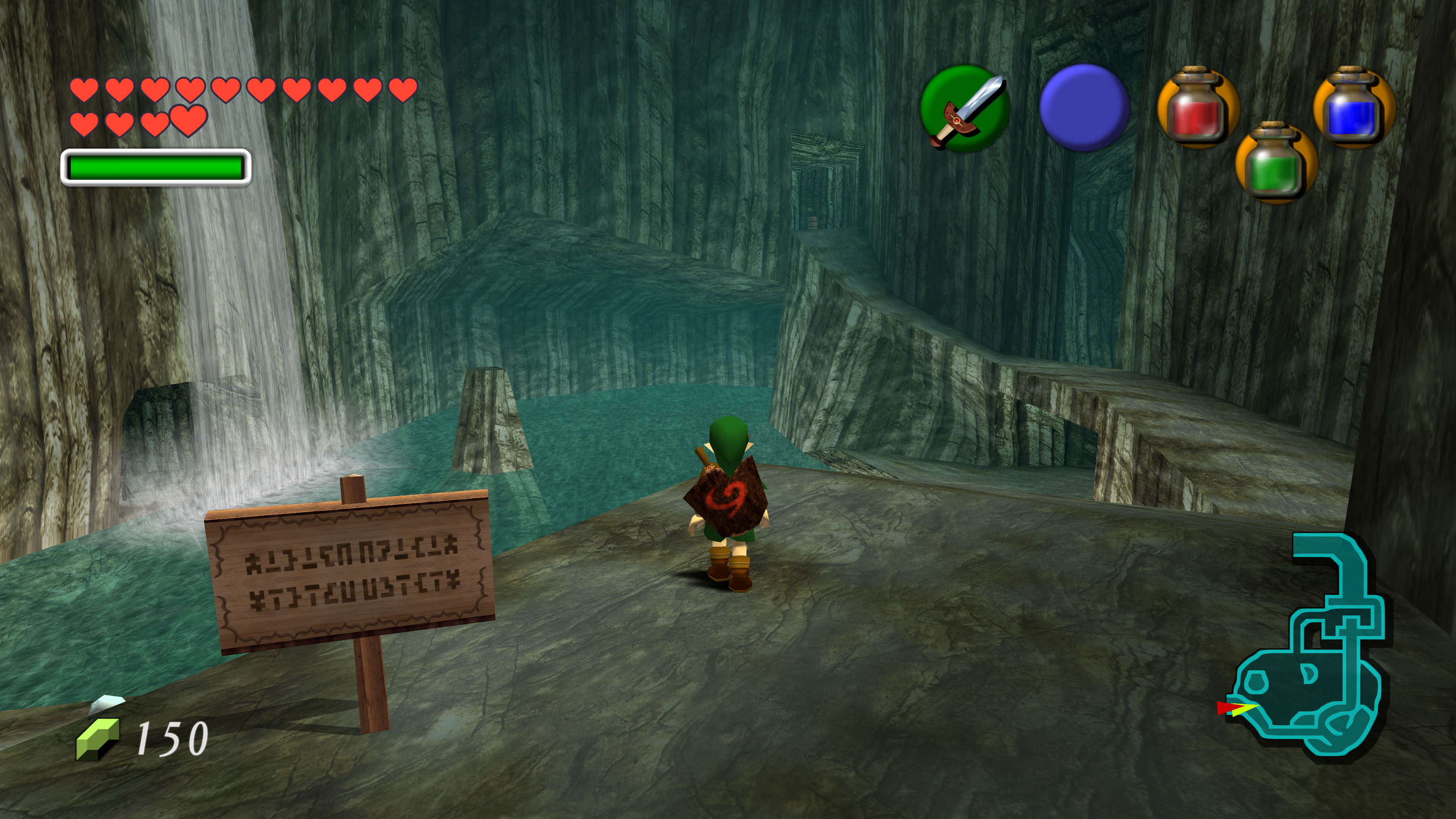Click the blue A-button action circle

[1084, 107]
